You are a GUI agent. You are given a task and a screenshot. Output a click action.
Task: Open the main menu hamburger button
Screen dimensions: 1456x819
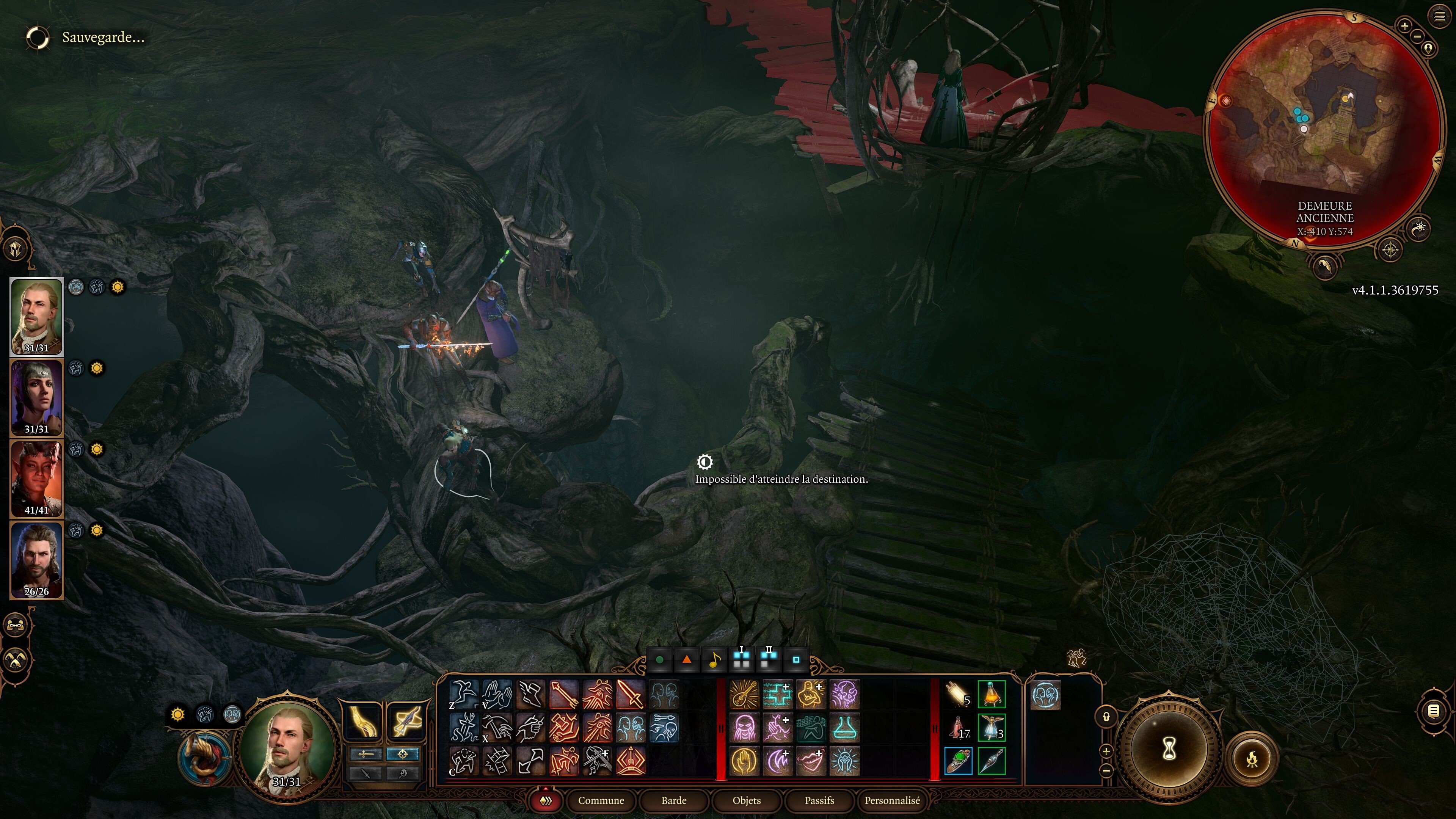[x=1439, y=17]
